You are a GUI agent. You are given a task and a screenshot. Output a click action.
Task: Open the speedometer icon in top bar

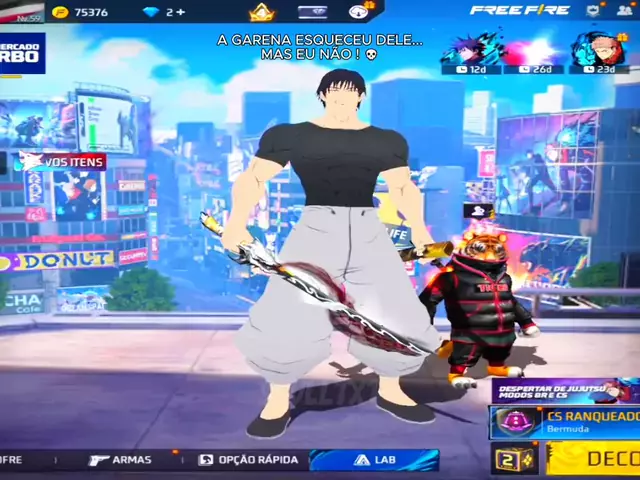[x=358, y=11]
